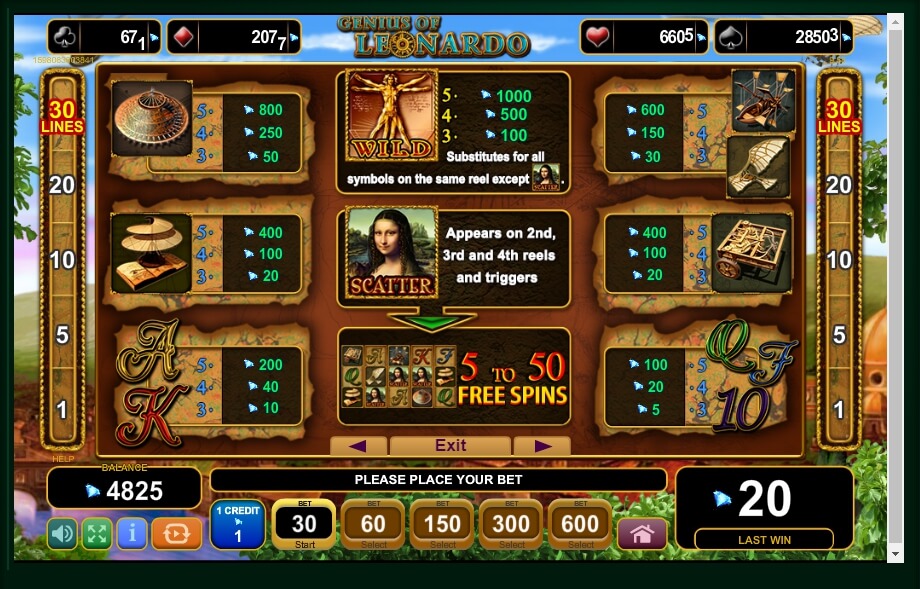Switch to fullscreen mode

96,534
